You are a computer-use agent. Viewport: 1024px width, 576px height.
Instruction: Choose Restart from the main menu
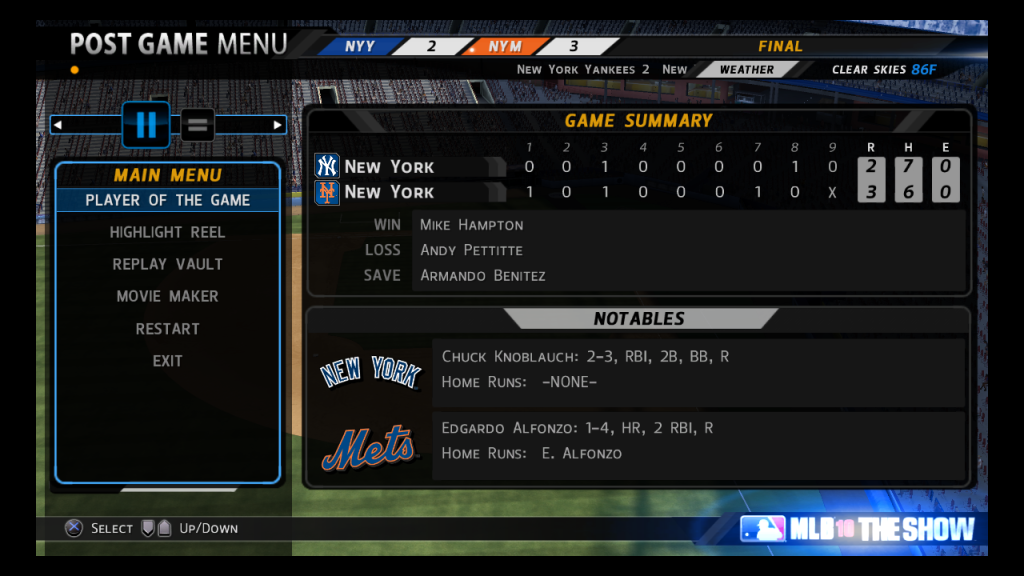(168, 329)
